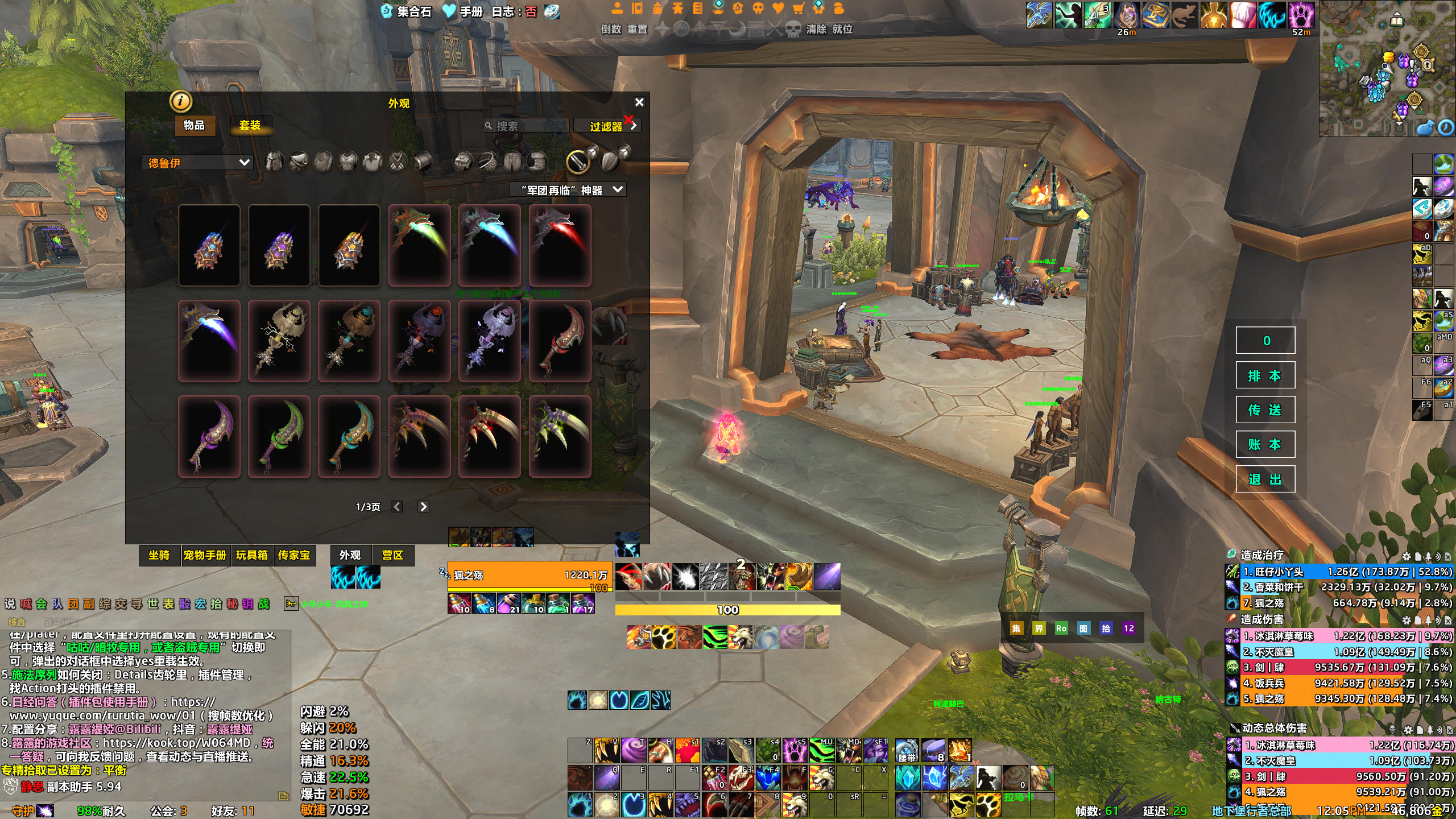The width and height of the screenshot is (1456, 819).
Task: Open the 玩具箱 toy box tab
Action: pos(251,555)
